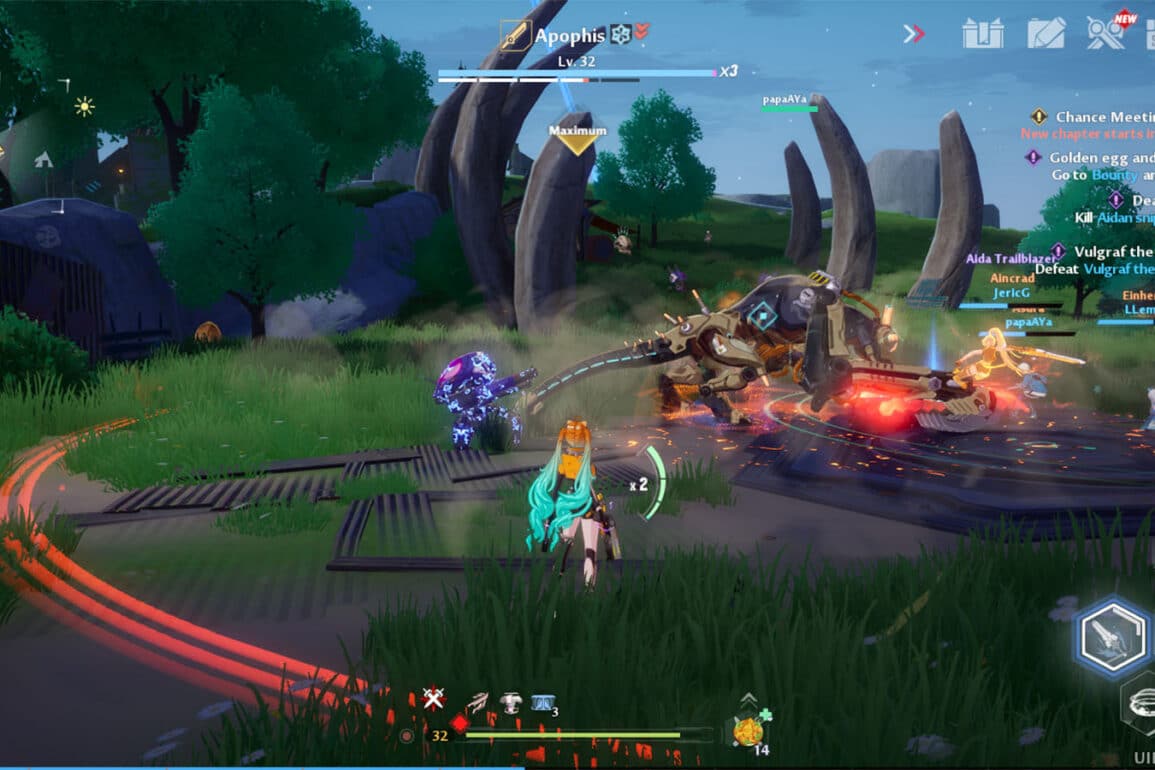Image resolution: width=1155 pixels, height=770 pixels.
Task: Expand the chevron above the food slot
Action: 748,699
